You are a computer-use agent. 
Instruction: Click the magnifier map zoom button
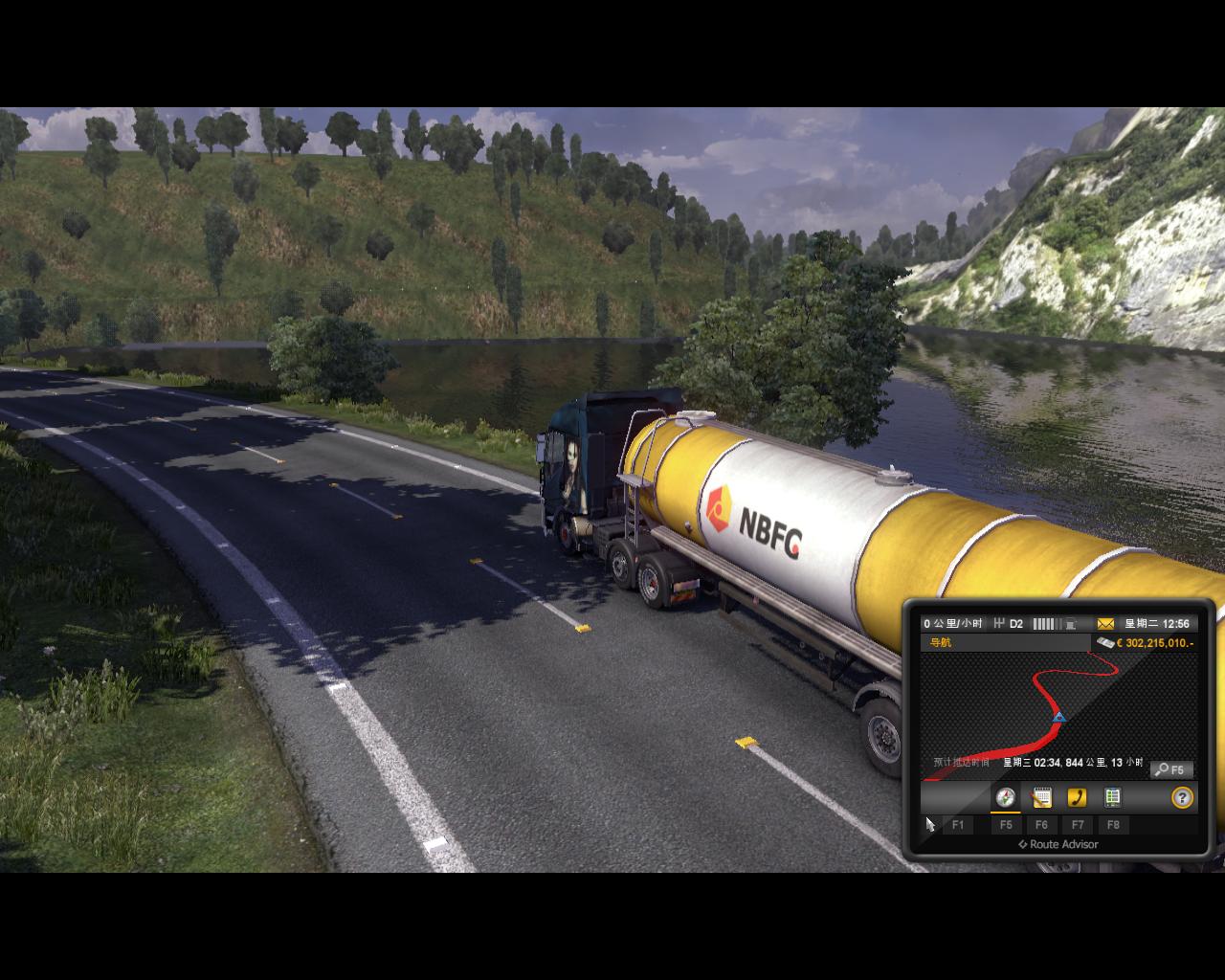pos(1171,769)
